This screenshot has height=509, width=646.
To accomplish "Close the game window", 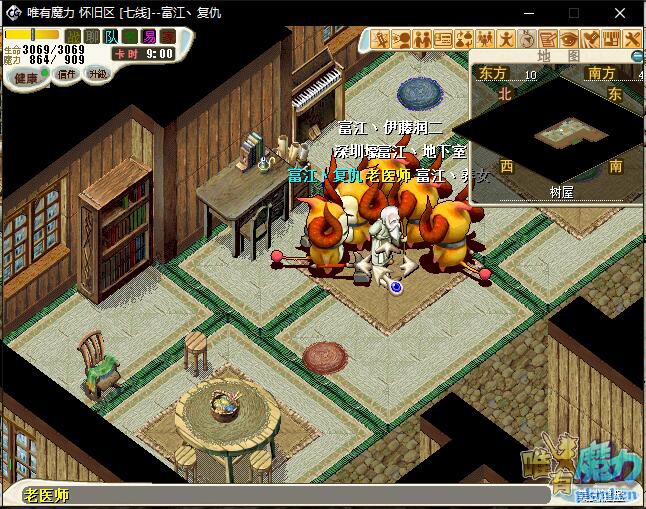I will (620, 13).
